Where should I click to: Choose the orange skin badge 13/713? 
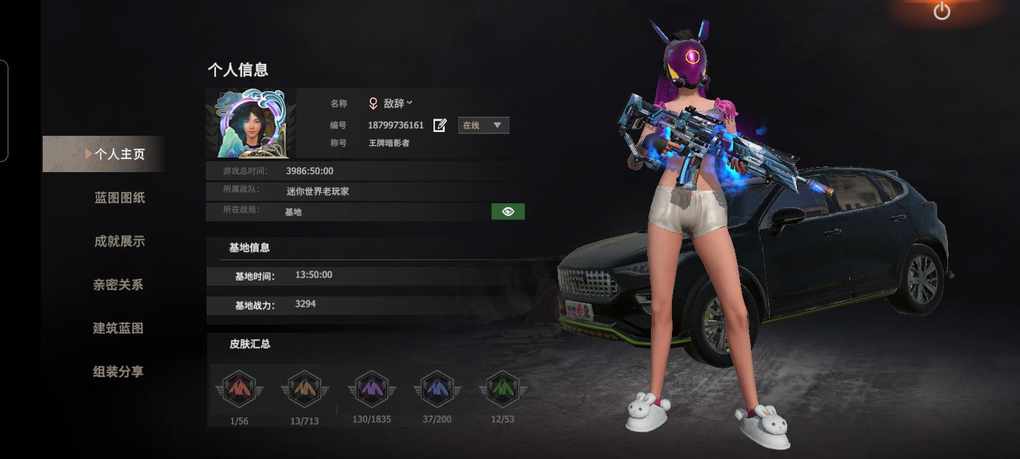[x=302, y=388]
